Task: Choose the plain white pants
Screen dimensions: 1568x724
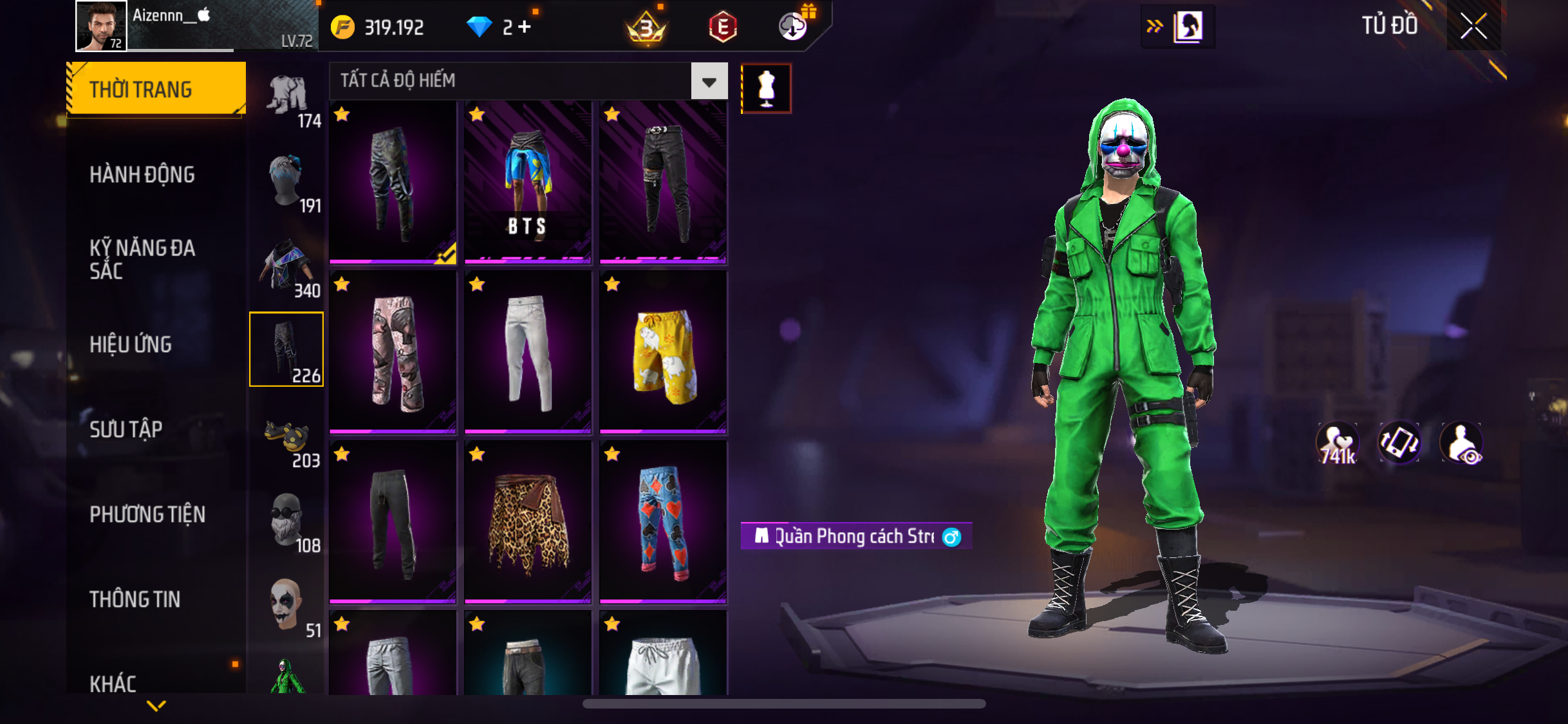Action: coord(528,352)
